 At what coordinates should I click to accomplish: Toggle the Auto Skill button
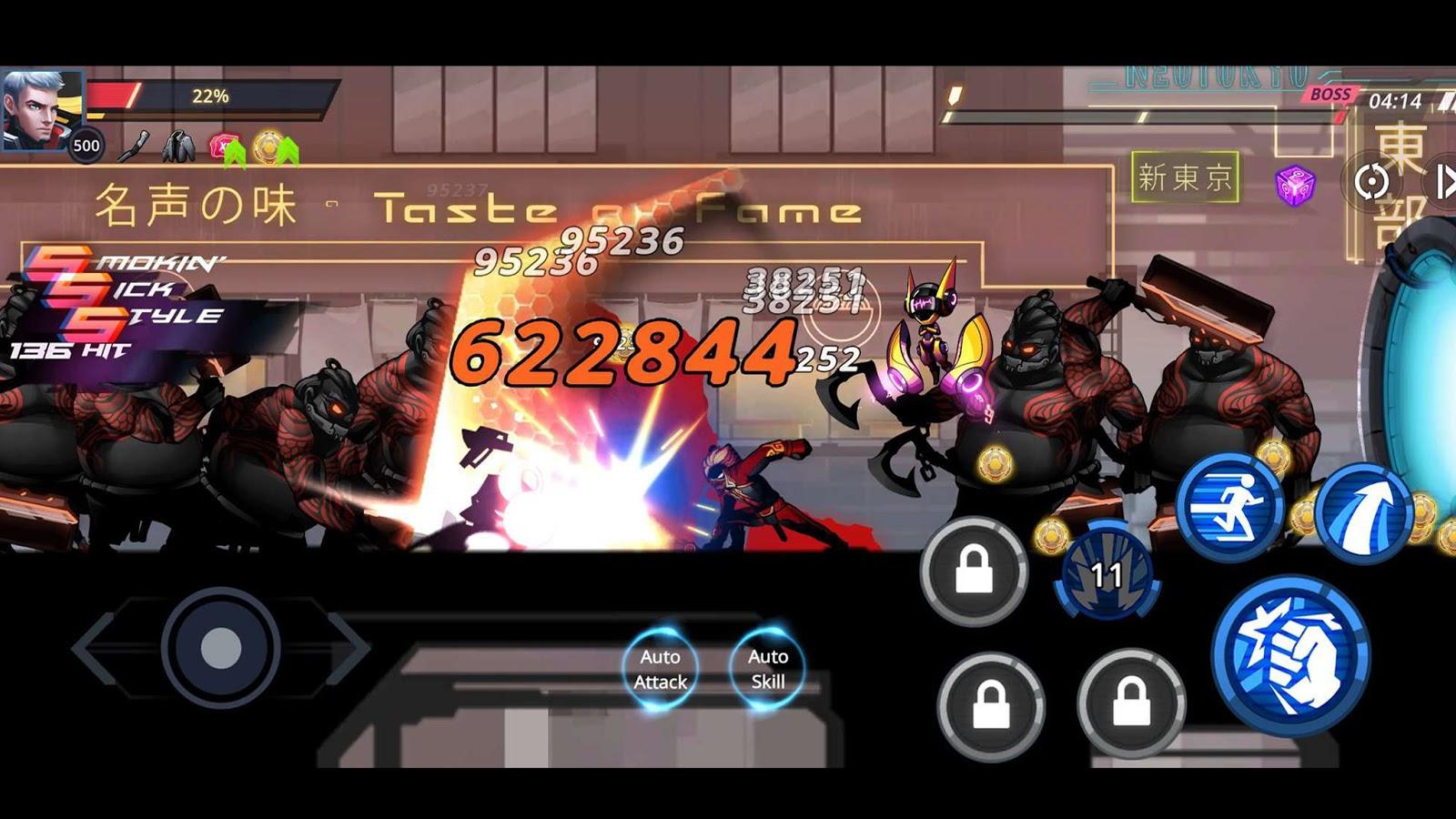point(767,669)
